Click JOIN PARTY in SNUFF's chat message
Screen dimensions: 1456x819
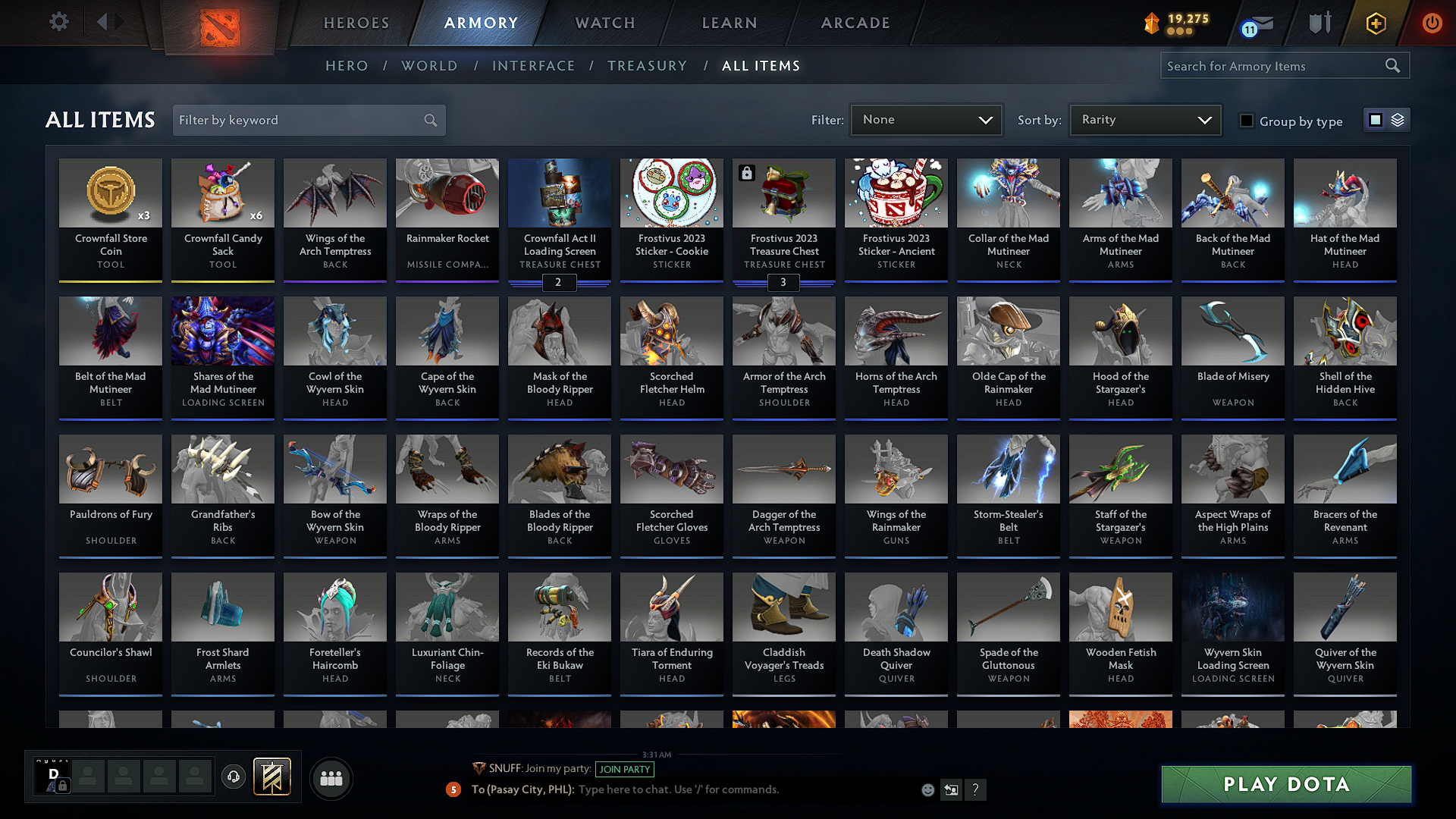(625, 769)
